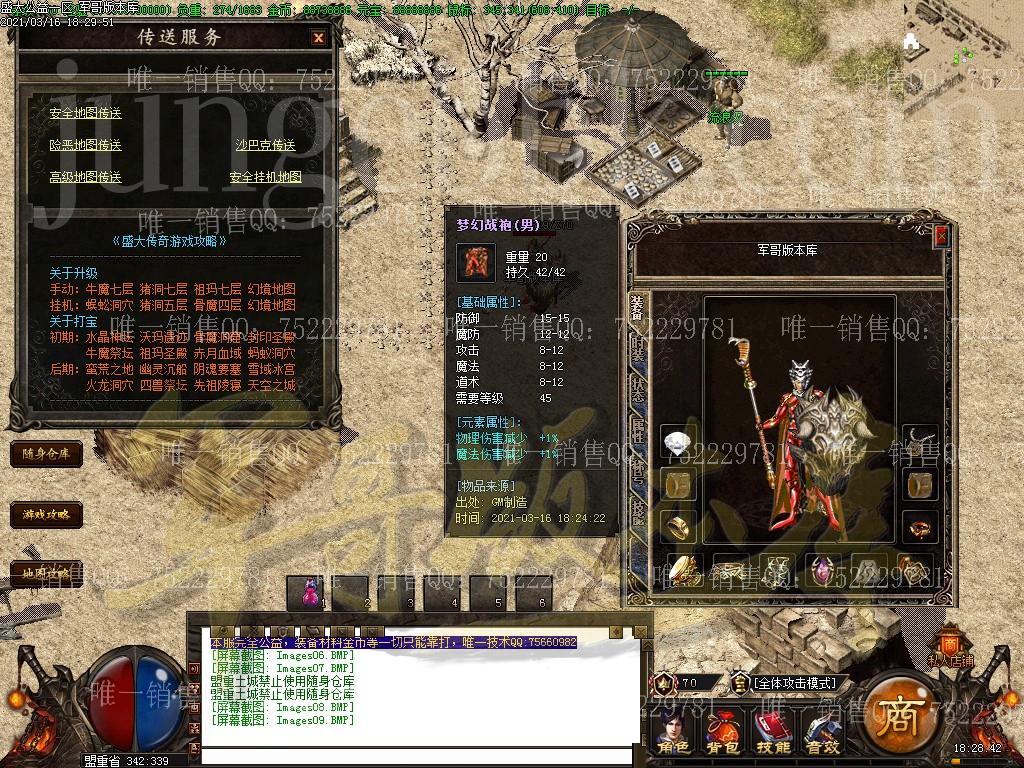Click the 随身仓库 button
Screen dimensions: 1024x768
pos(46,454)
